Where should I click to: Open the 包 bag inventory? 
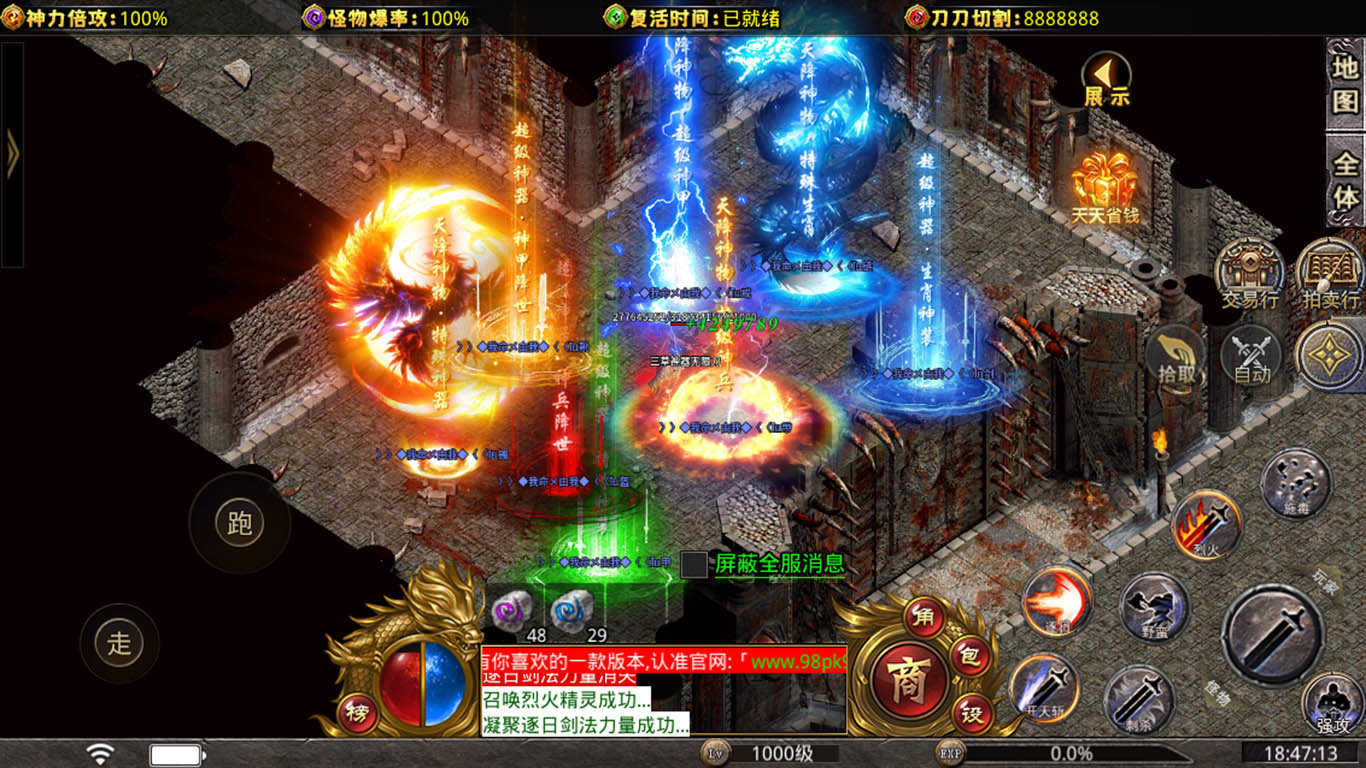pos(969,658)
